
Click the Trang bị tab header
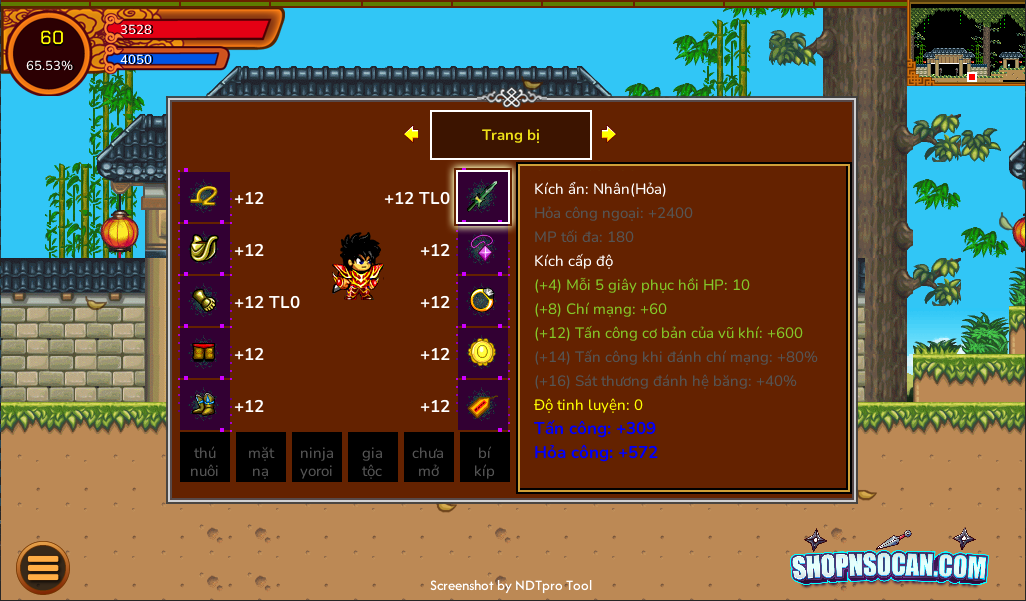pyautogui.click(x=510, y=135)
